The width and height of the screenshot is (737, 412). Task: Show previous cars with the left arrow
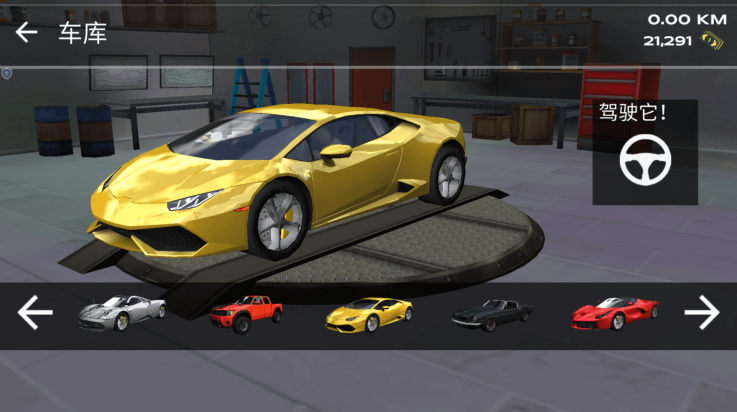point(35,314)
